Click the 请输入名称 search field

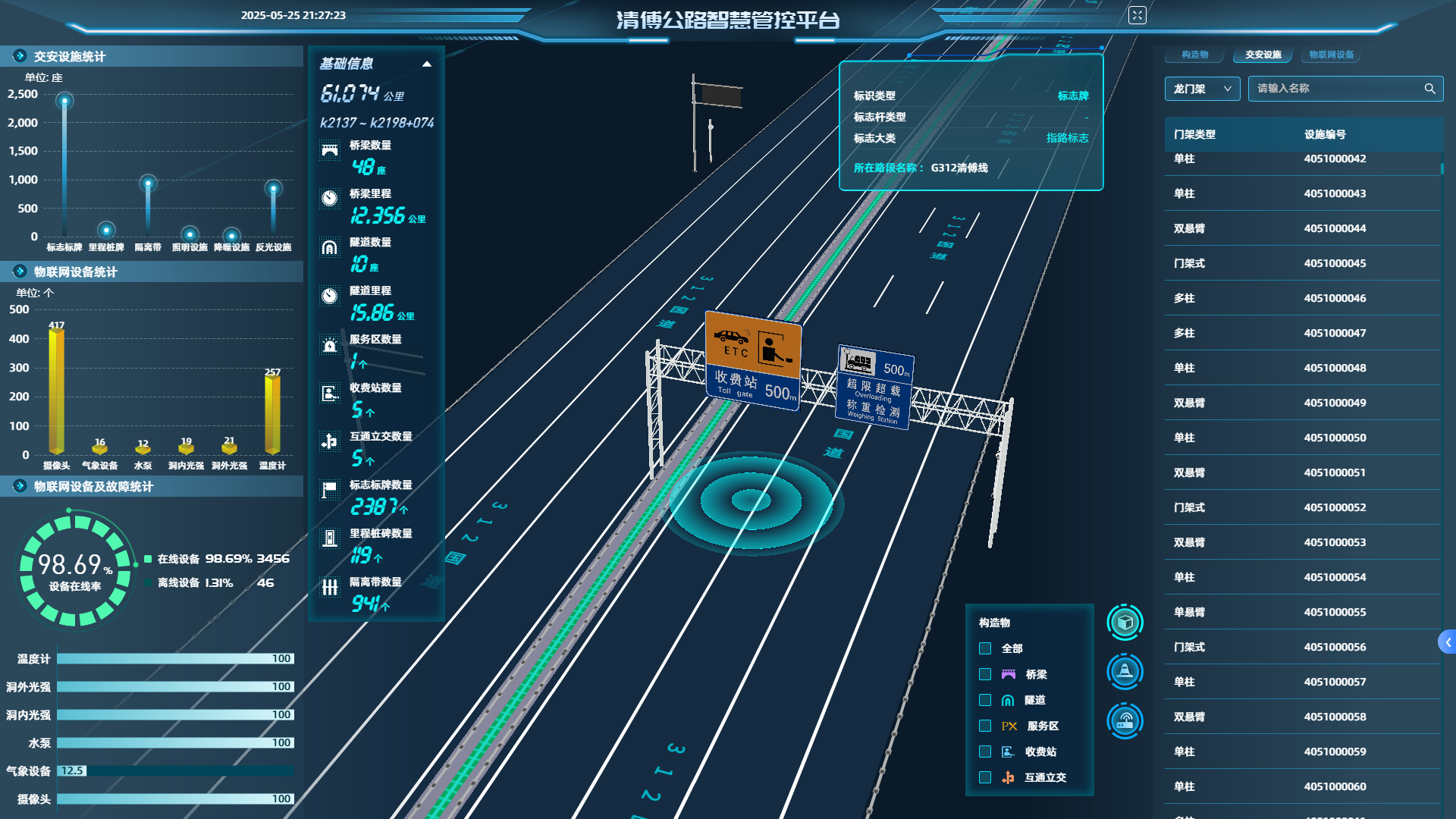(x=1335, y=89)
